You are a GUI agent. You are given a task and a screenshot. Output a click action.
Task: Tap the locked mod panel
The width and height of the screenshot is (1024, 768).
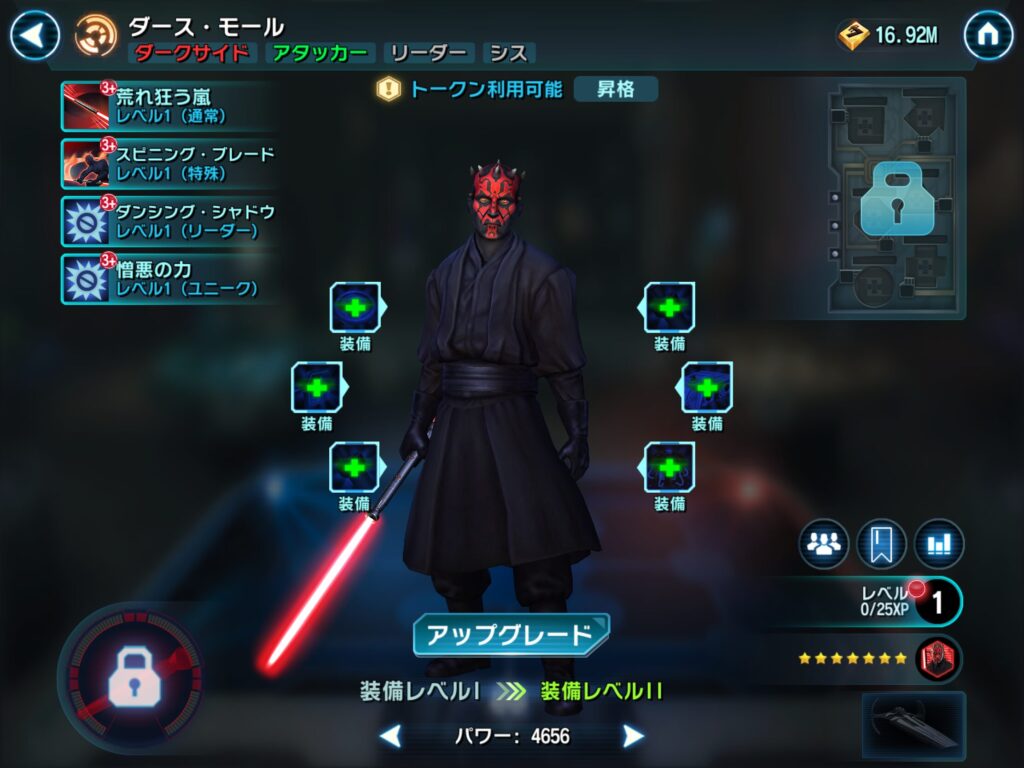895,200
